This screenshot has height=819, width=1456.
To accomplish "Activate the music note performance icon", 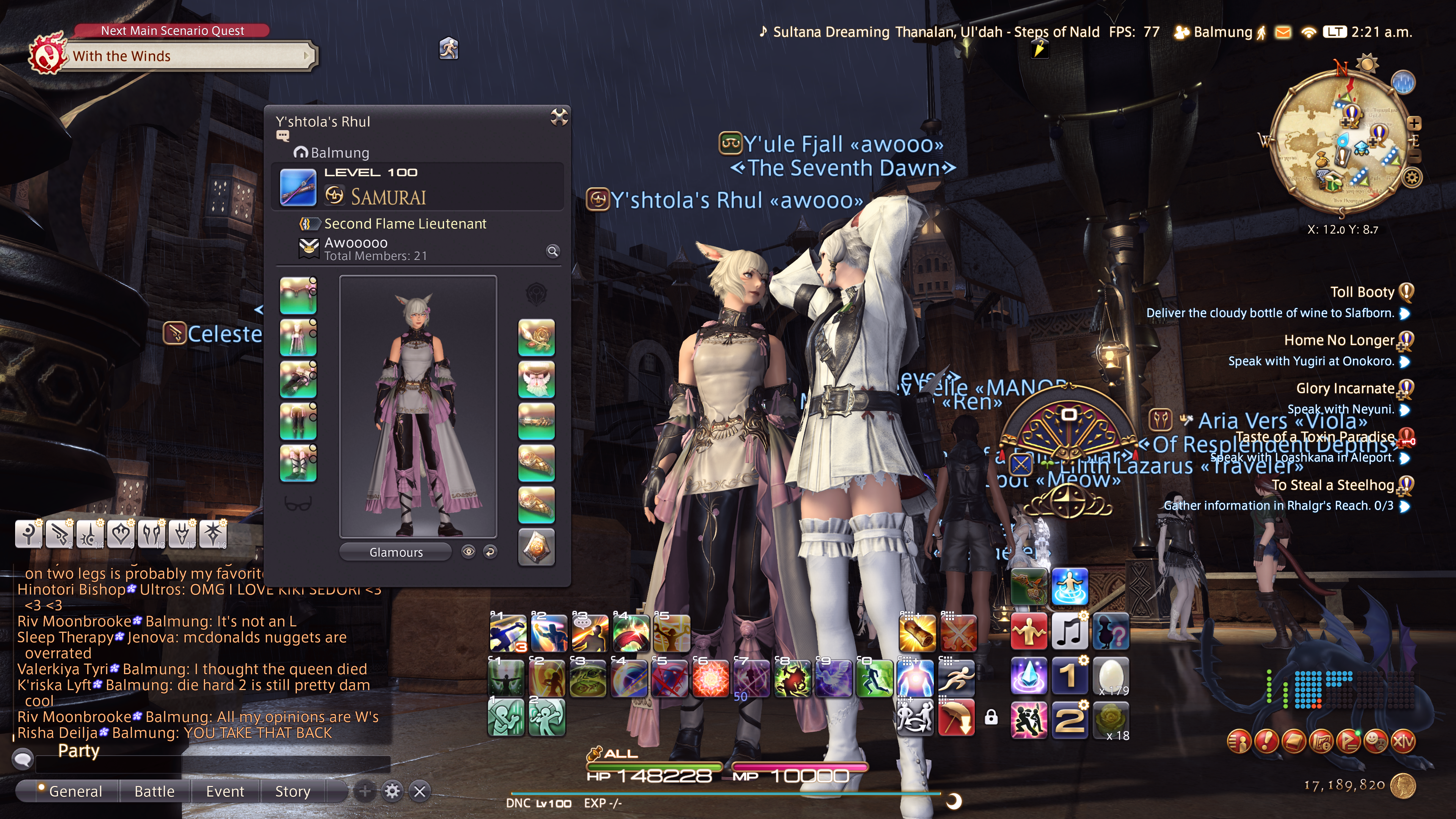I will click(1069, 632).
